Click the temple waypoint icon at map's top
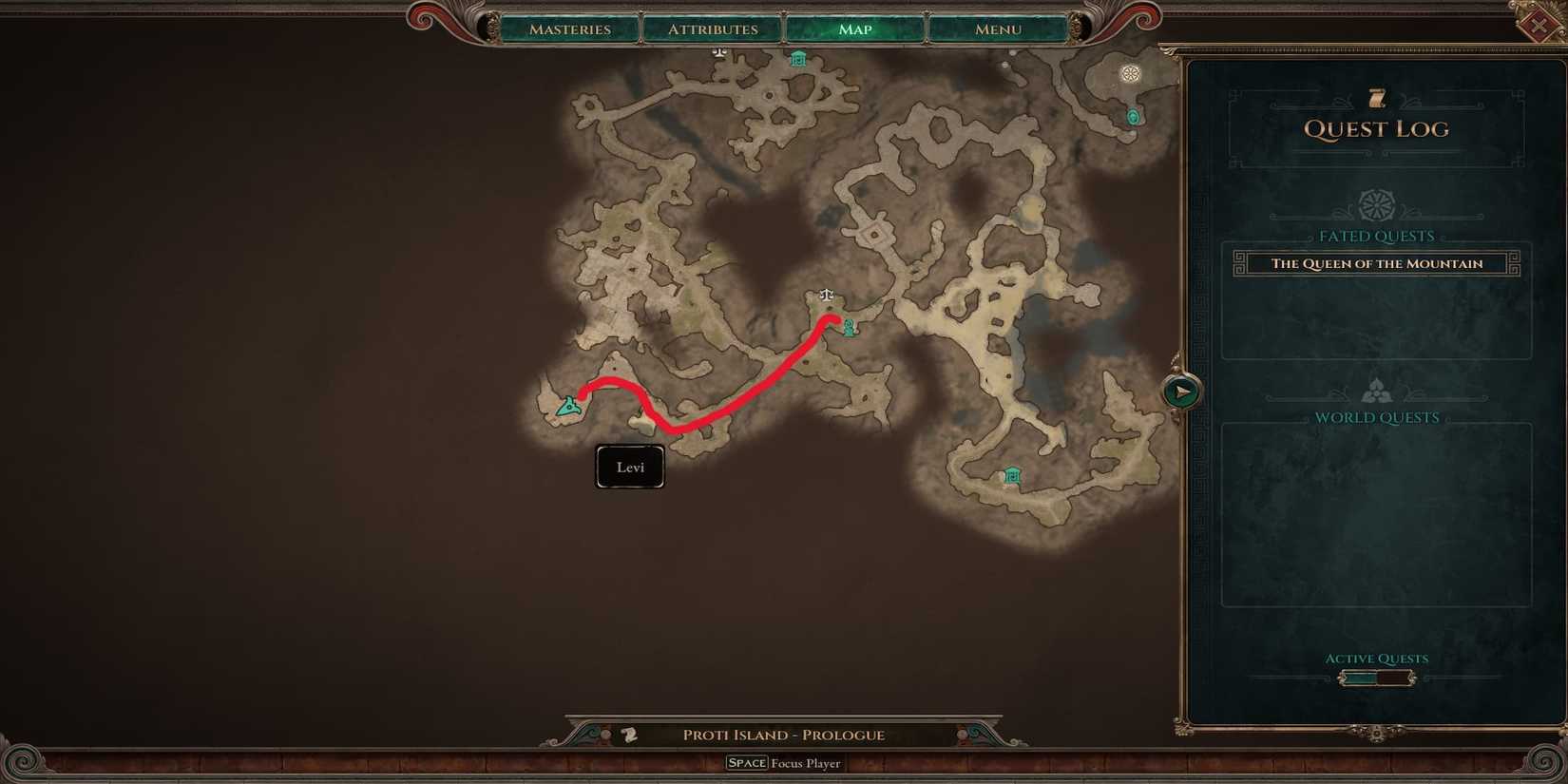 (x=798, y=58)
